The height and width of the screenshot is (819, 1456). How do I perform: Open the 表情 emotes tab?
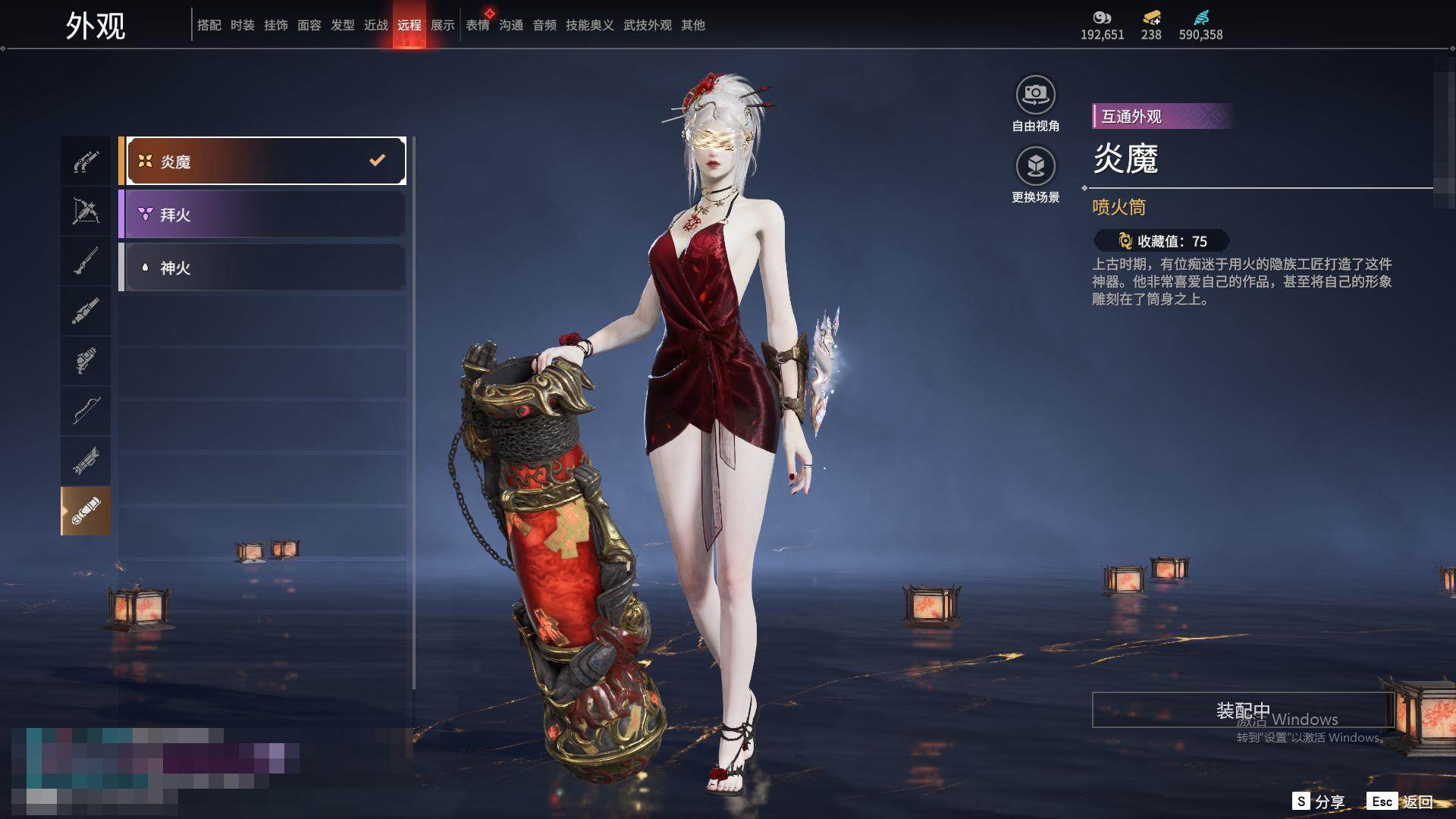click(478, 25)
